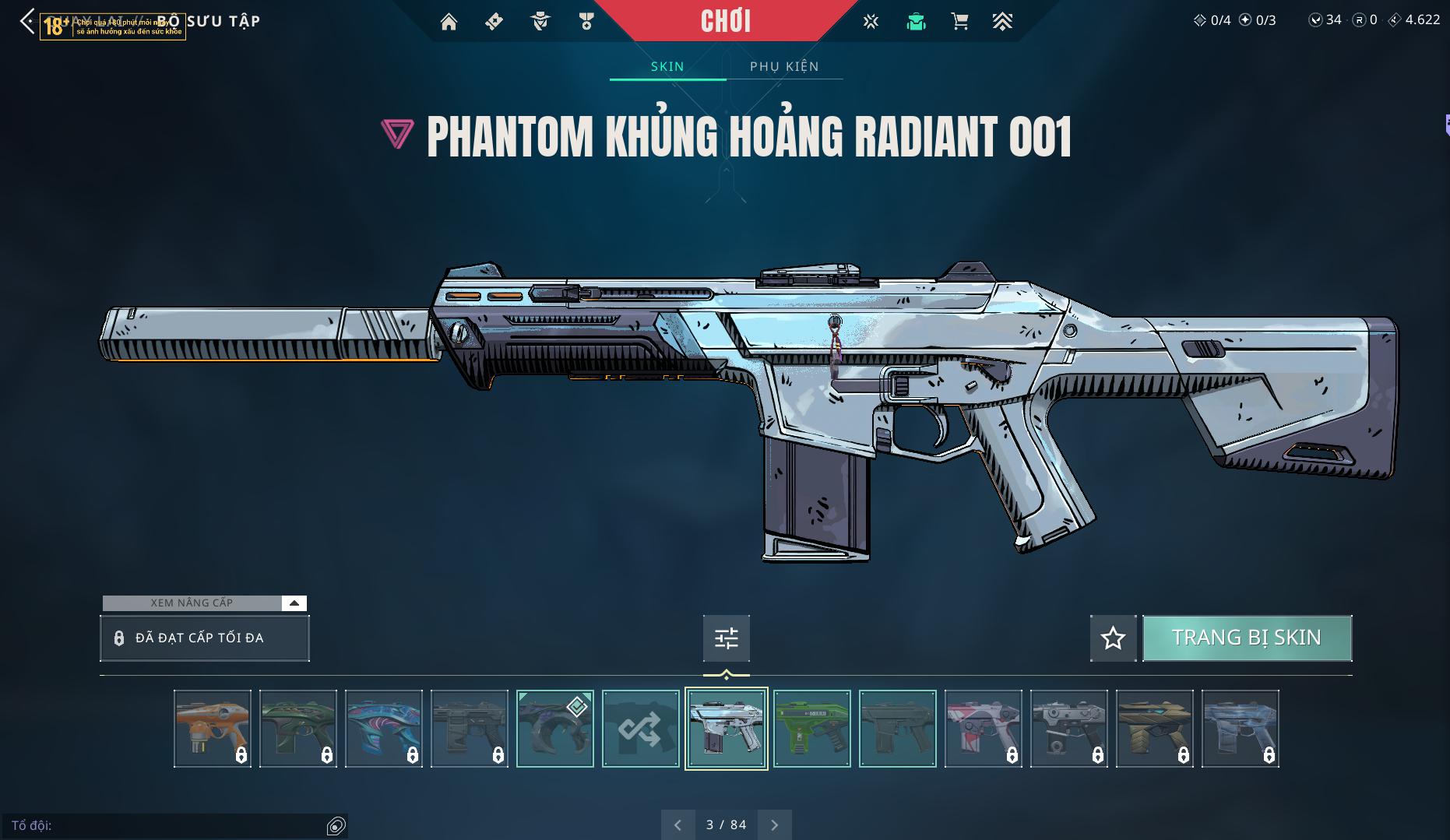Mark this skin as favorite with the star

click(x=1113, y=638)
